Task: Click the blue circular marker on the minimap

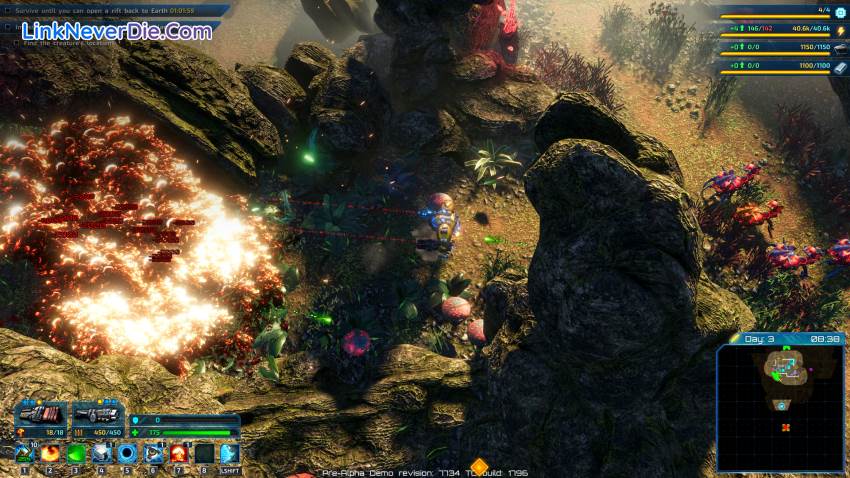Action: 781,406
